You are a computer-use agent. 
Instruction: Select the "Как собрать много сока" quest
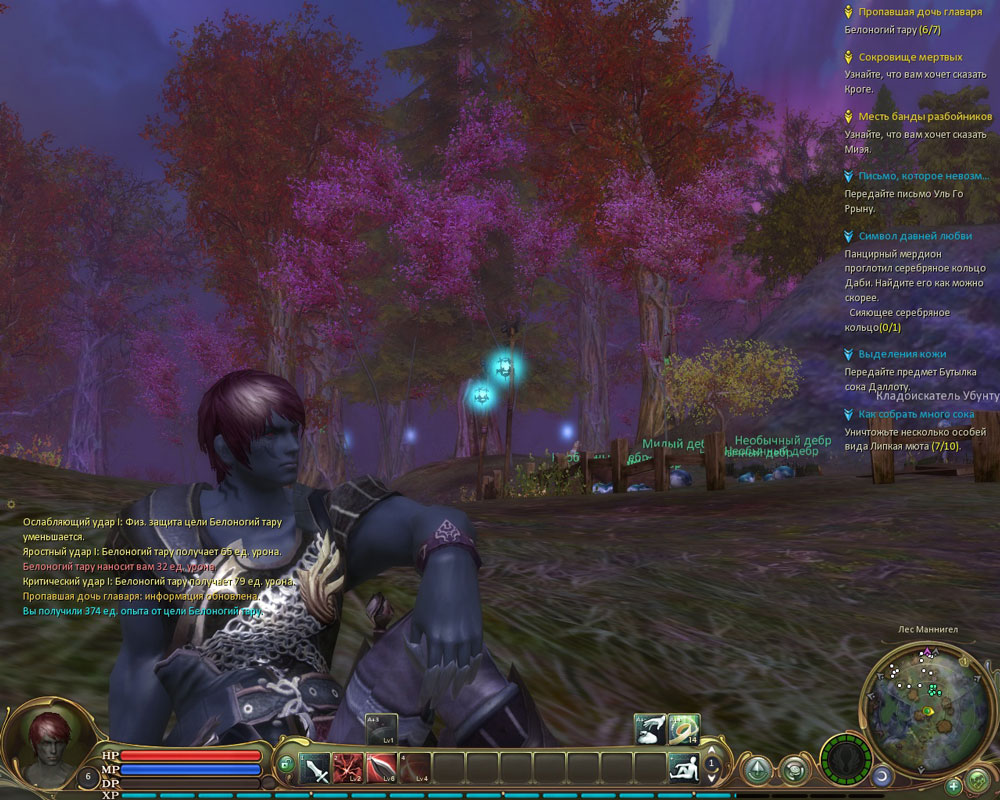coord(915,414)
